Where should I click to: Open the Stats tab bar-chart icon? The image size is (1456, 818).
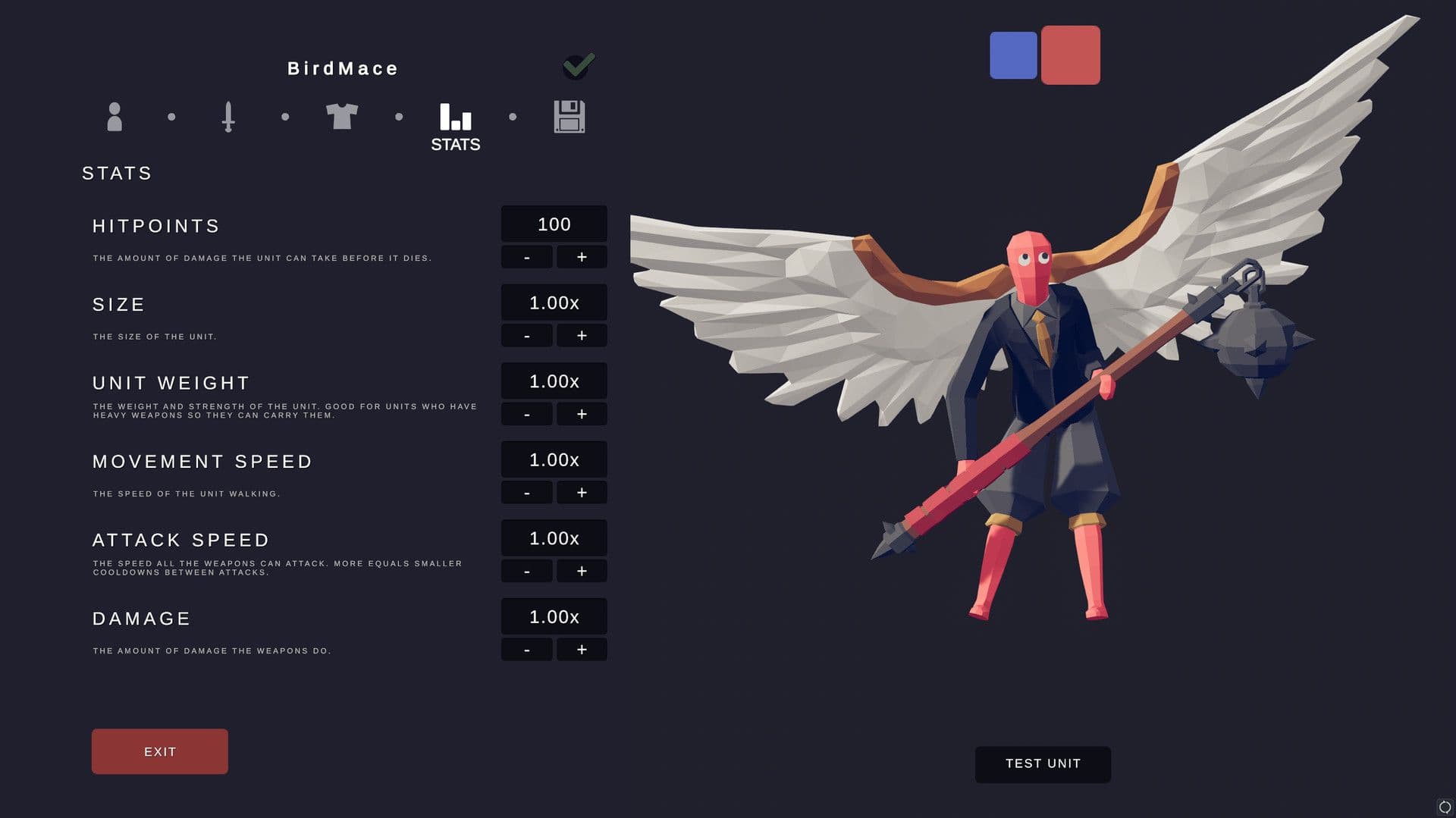coord(455,117)
